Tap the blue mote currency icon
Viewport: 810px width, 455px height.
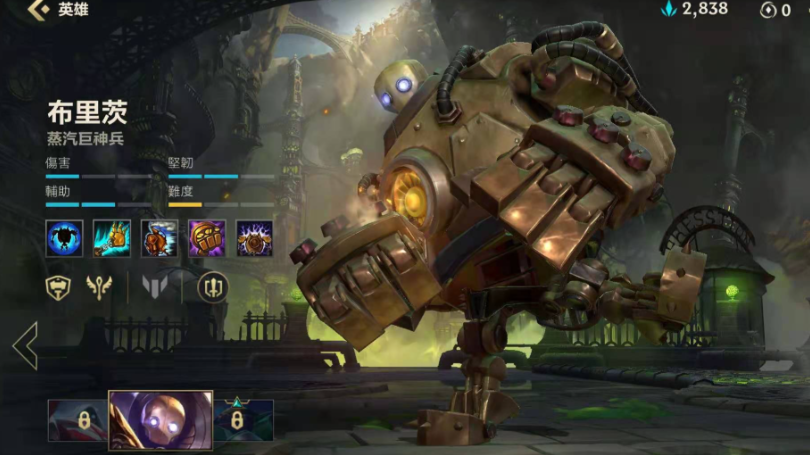(x=669, y=10)
